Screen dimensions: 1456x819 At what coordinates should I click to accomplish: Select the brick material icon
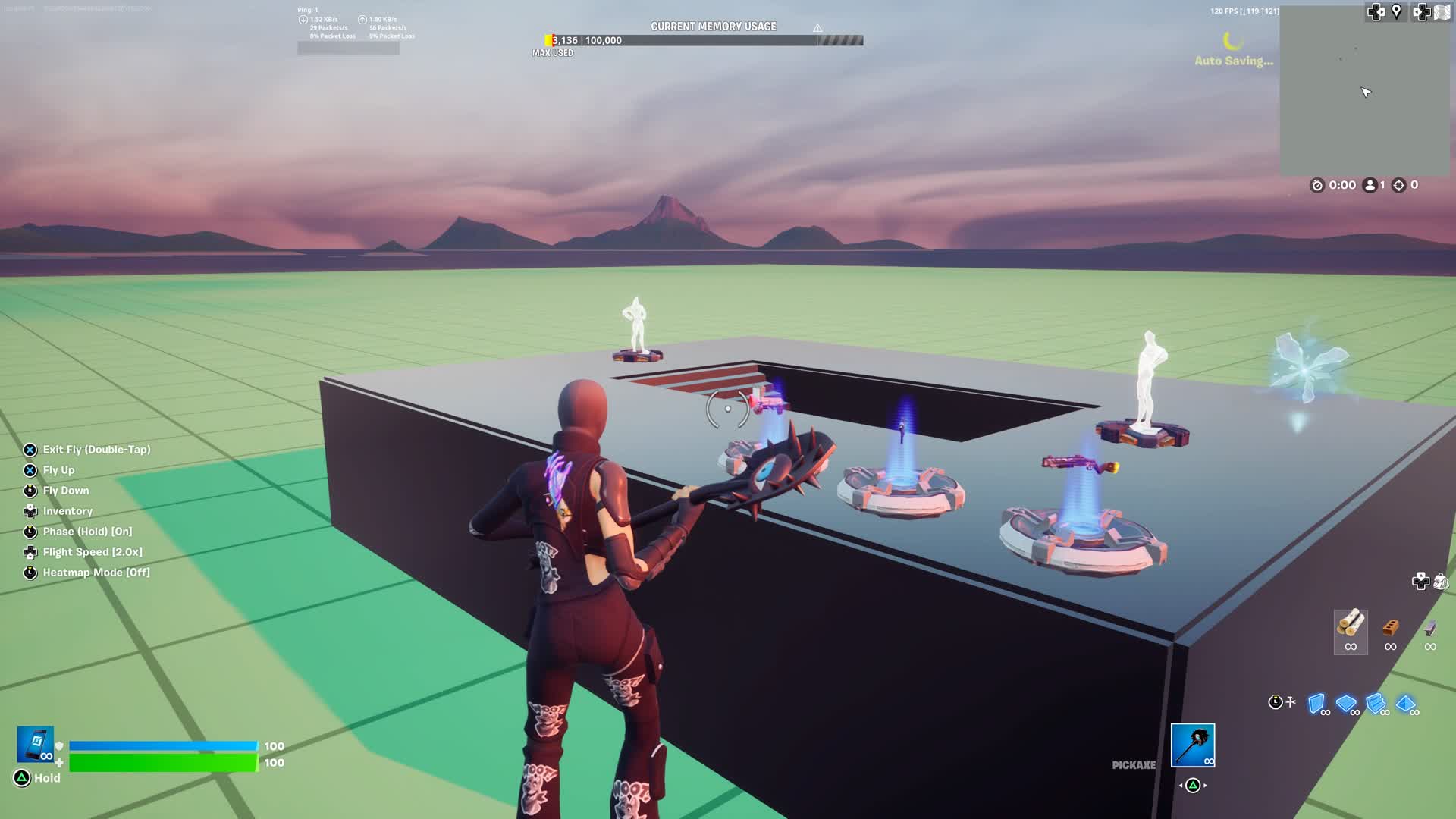click(x=1390, y=628)
